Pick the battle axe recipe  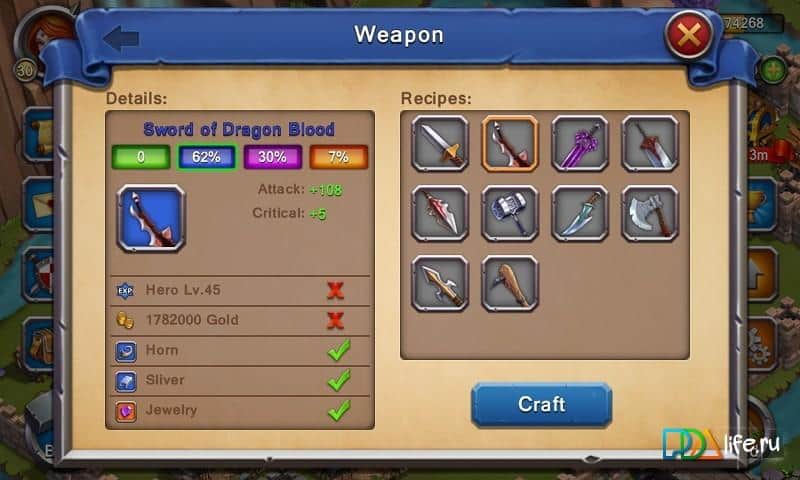[x=650, y=213]
